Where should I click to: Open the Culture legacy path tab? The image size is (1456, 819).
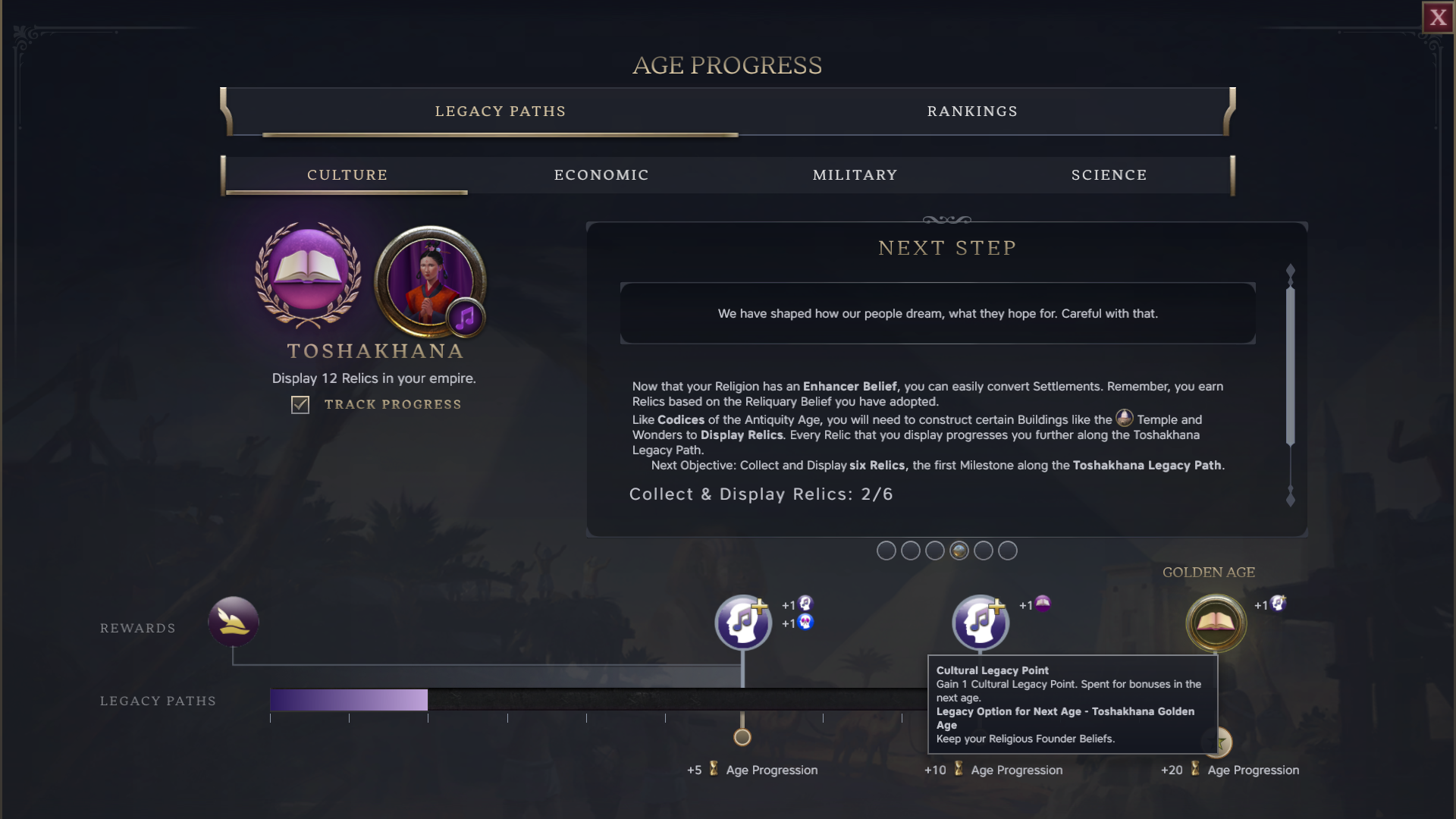coord(347,175)
